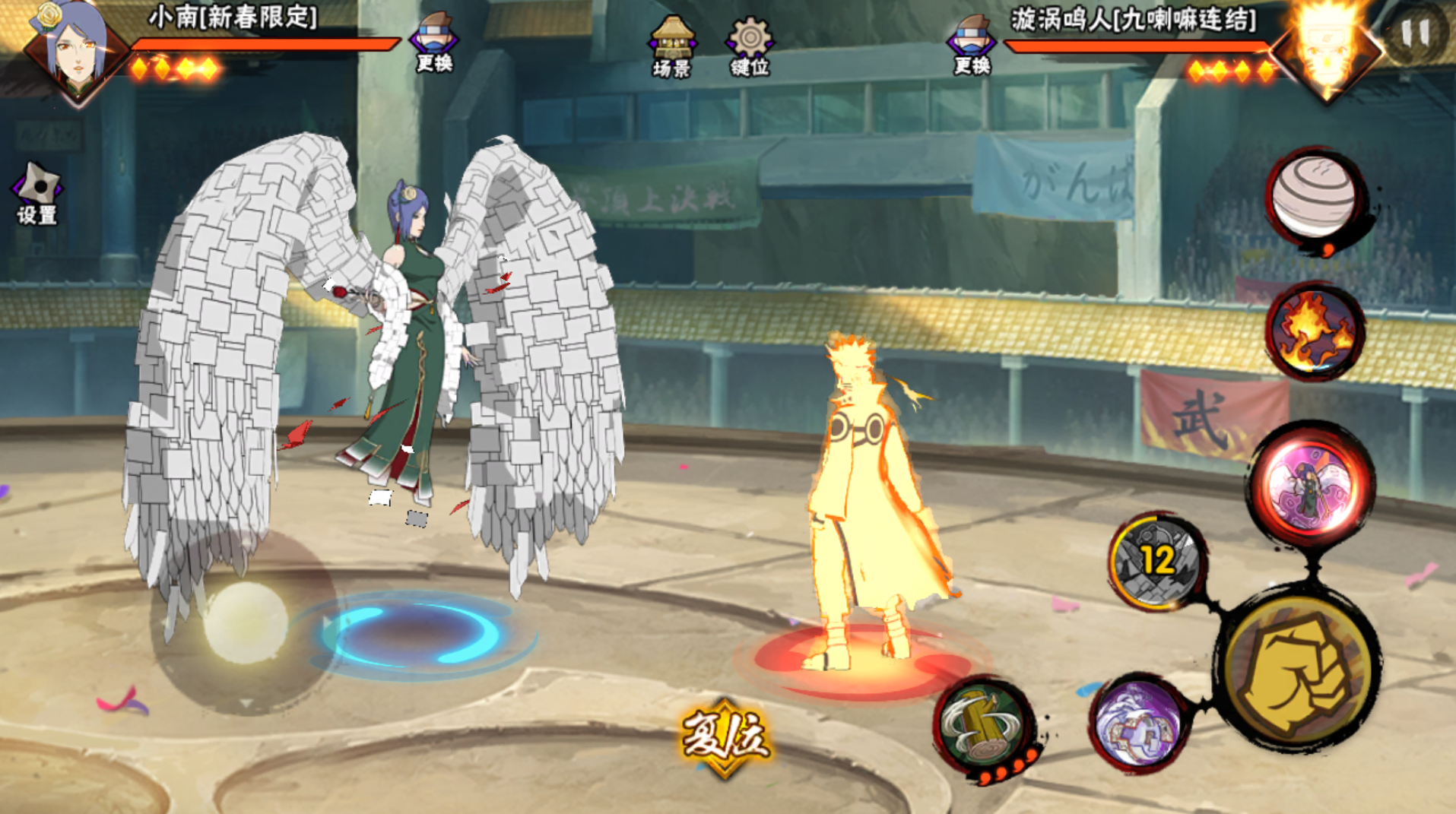The image size is (1456, 814).
Task: Select Konan's portrait at top left
Action: 75,49
